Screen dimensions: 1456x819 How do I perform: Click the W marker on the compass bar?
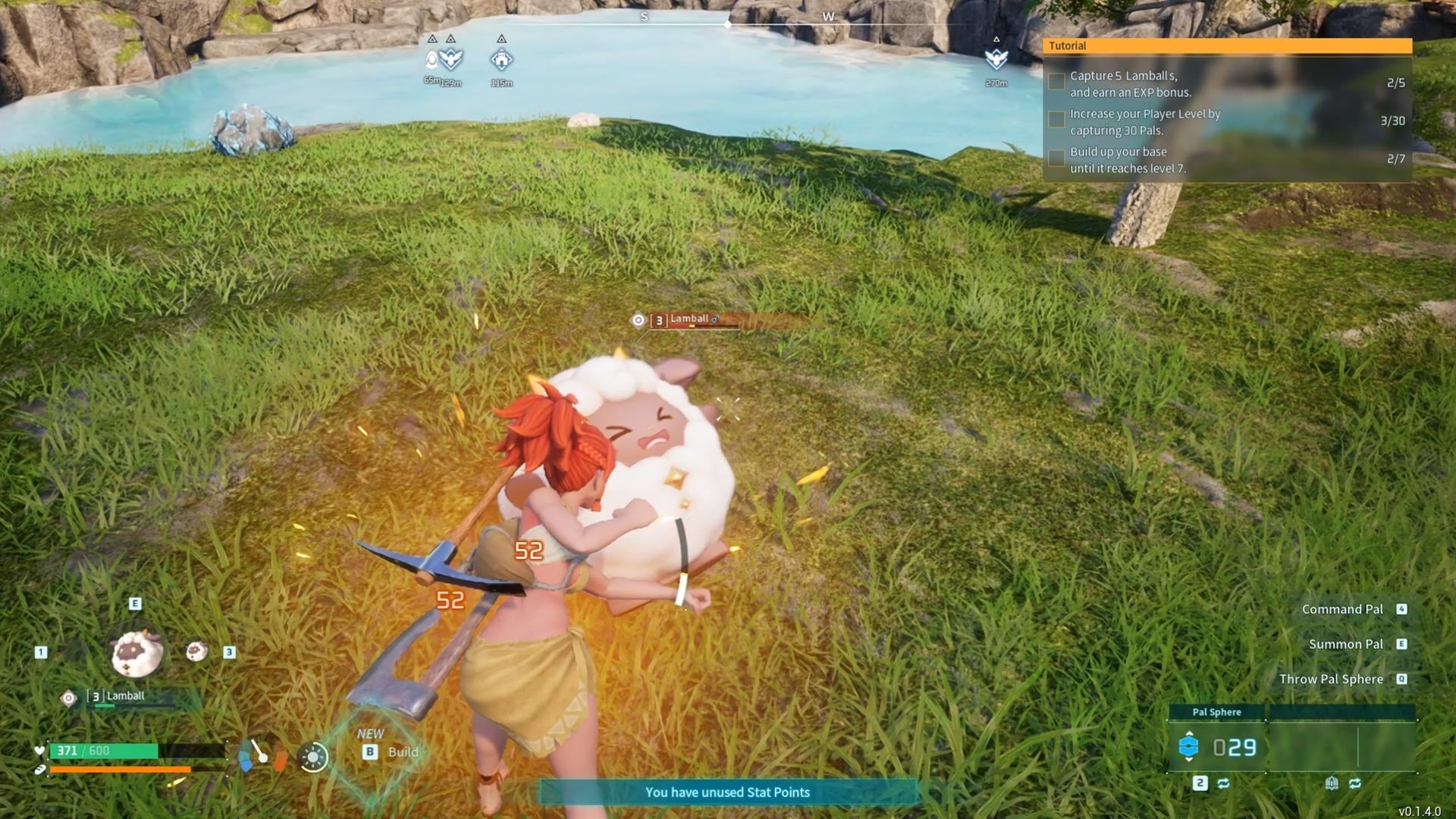coord(828,15)
